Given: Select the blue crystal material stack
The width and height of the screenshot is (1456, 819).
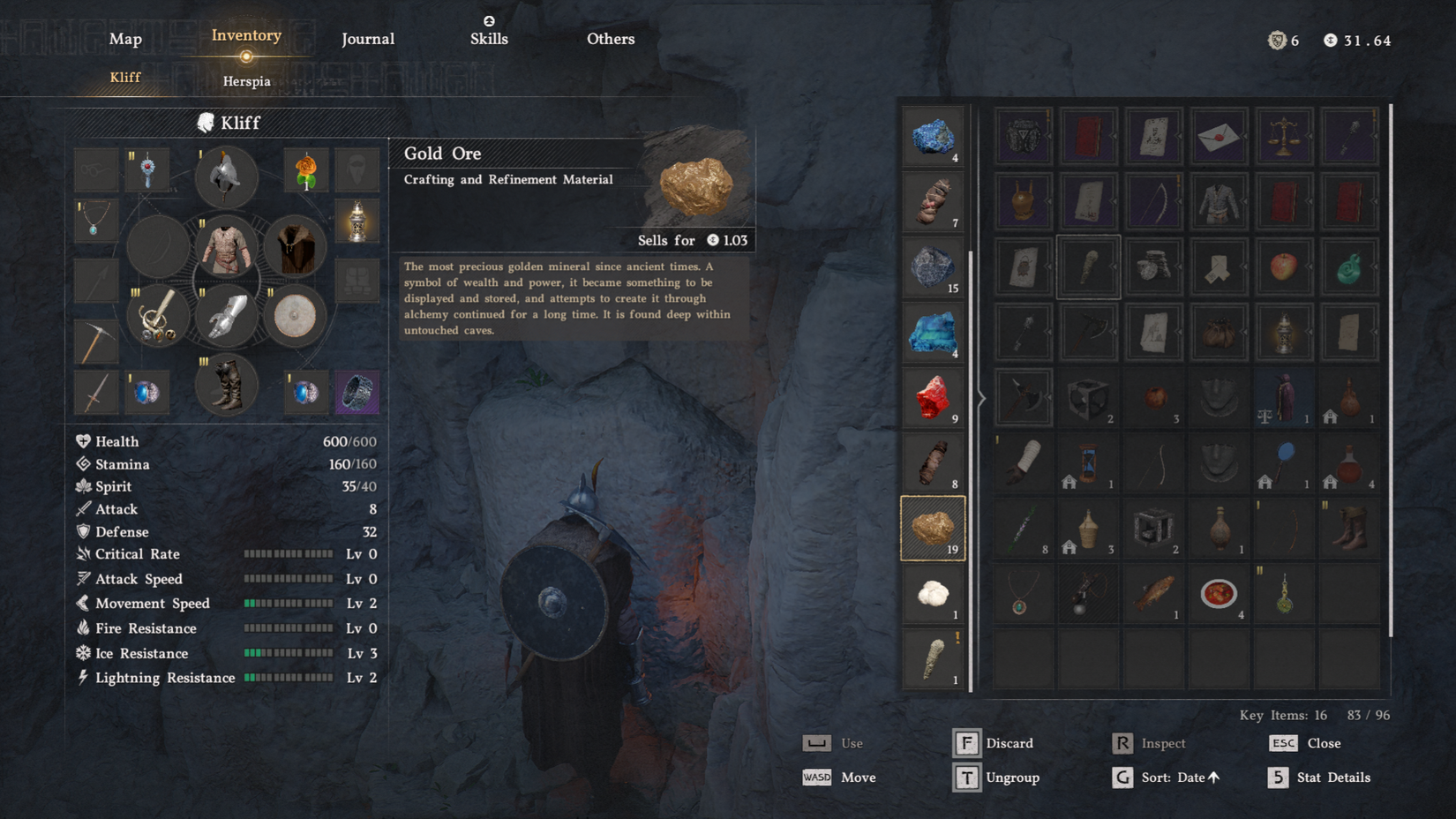Looking at the screenshot, I should [x=933, y=333].
